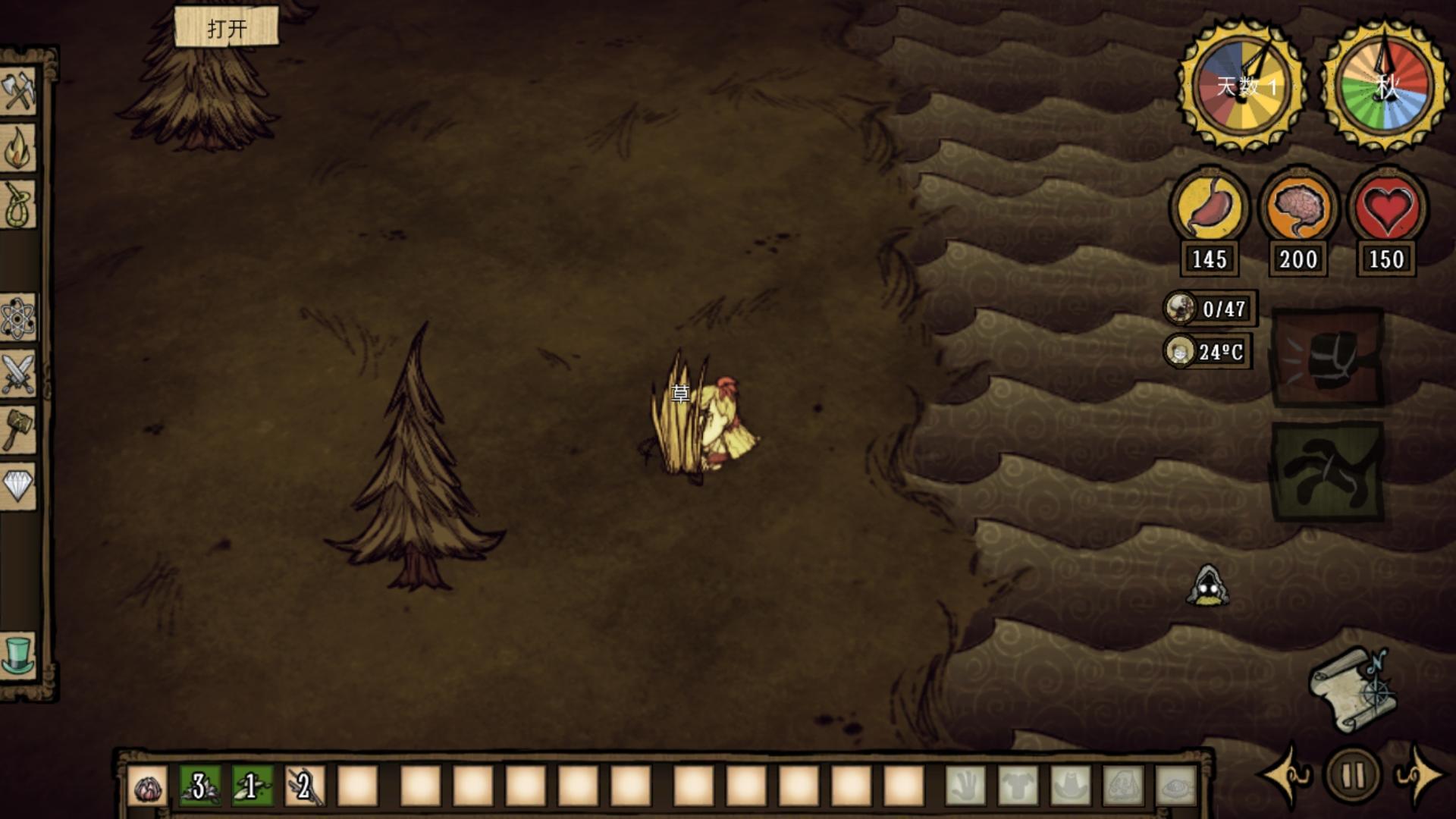
Task: Open the map scroll
Action: [x=1354, y=689]
